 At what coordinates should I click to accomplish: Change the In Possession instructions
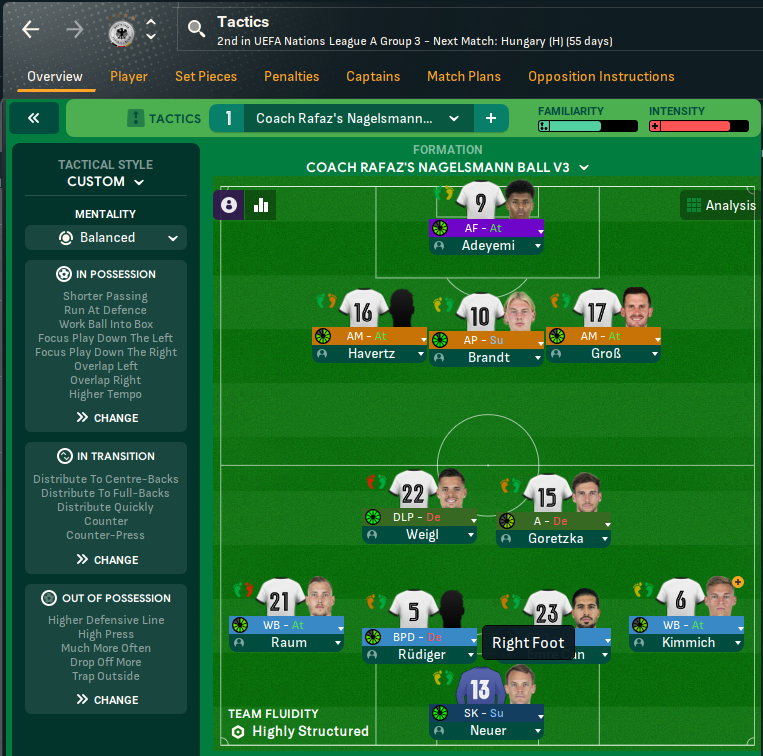click(106, 418)
